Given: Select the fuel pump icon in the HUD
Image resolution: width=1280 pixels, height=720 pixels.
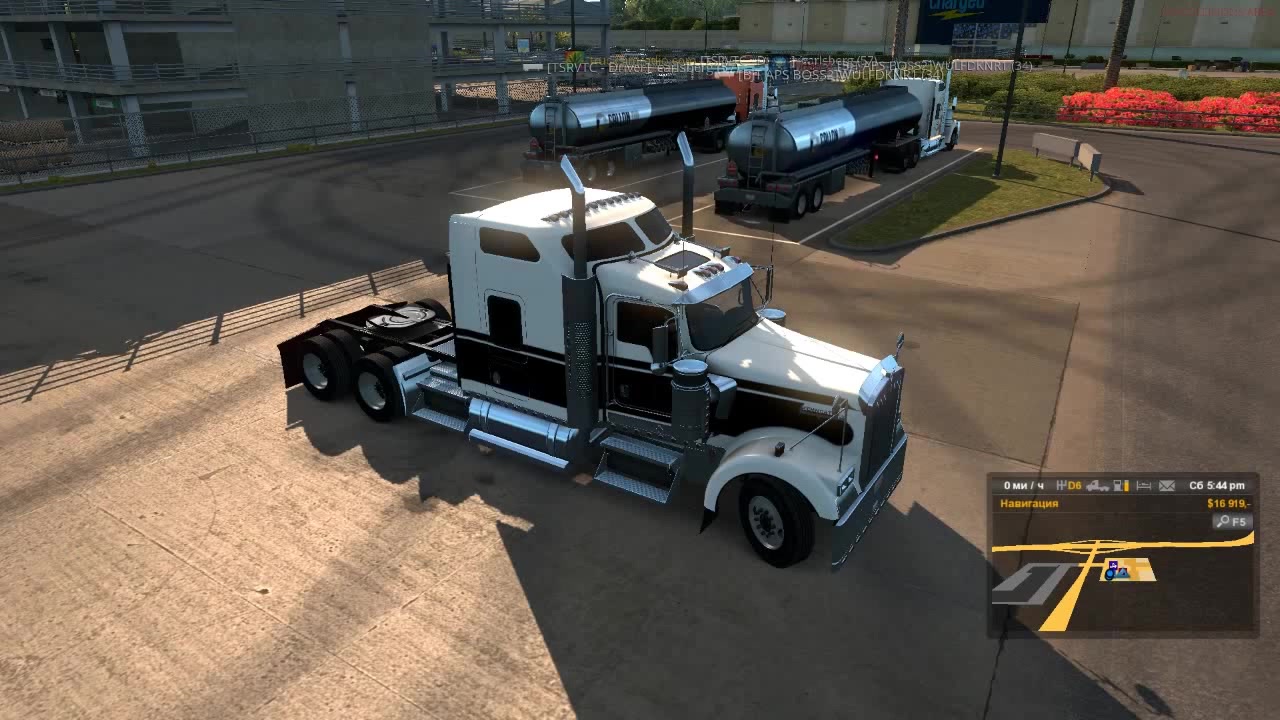Looking at the screenshot, I should click(x=1118, y=485).
